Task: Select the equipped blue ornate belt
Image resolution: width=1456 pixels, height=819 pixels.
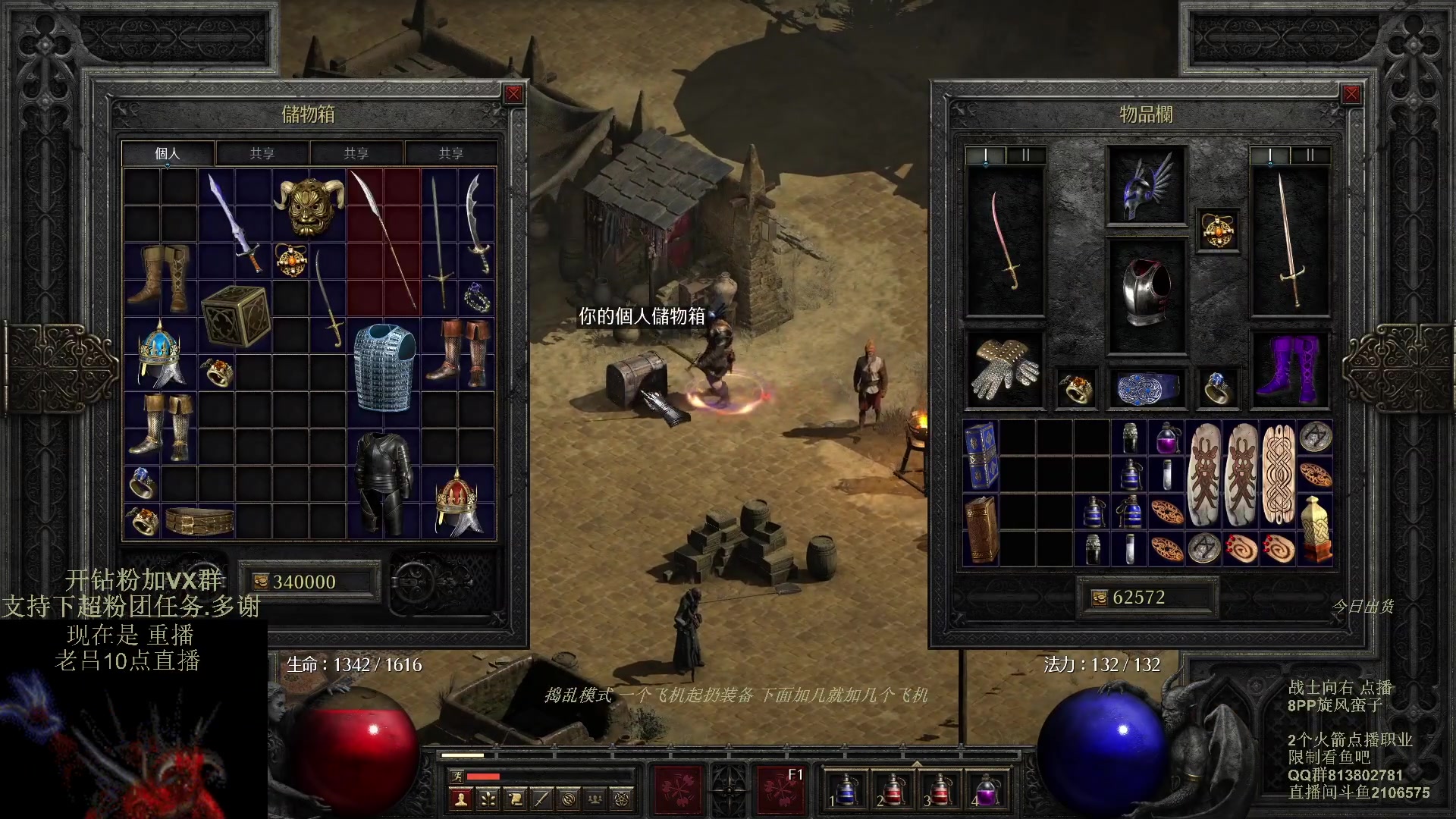Action: pos(1146,388)
